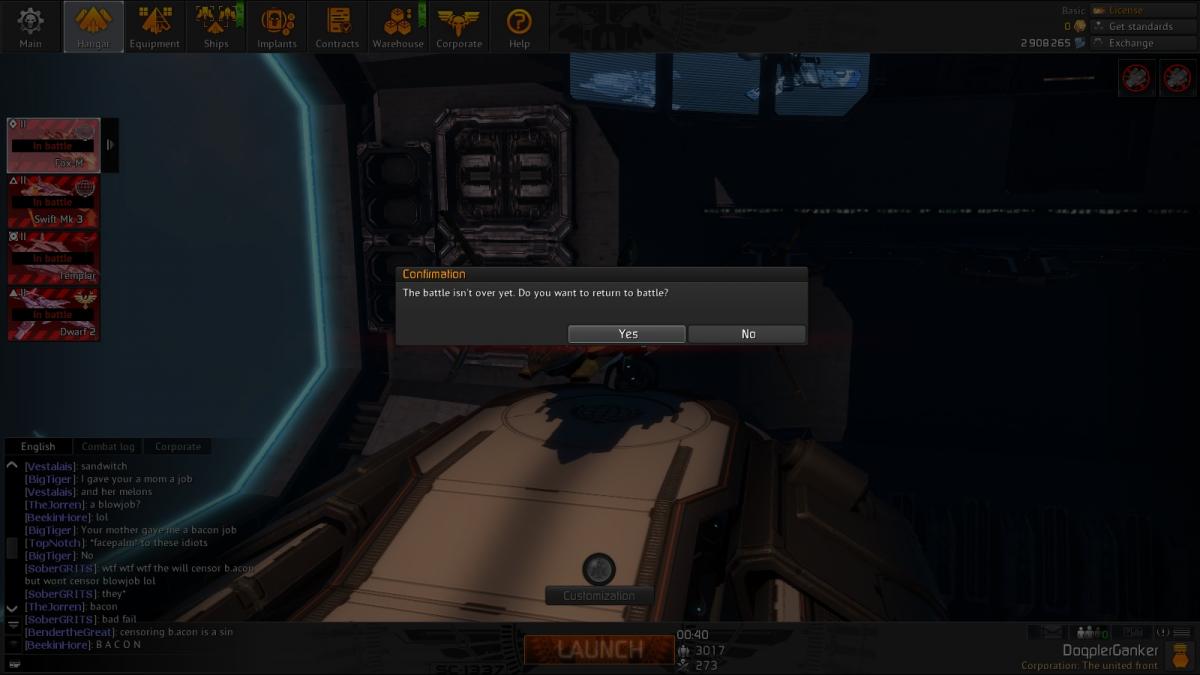Decline with the No button
Viewport: 1200px width, 675px height.
click(747, 334)
